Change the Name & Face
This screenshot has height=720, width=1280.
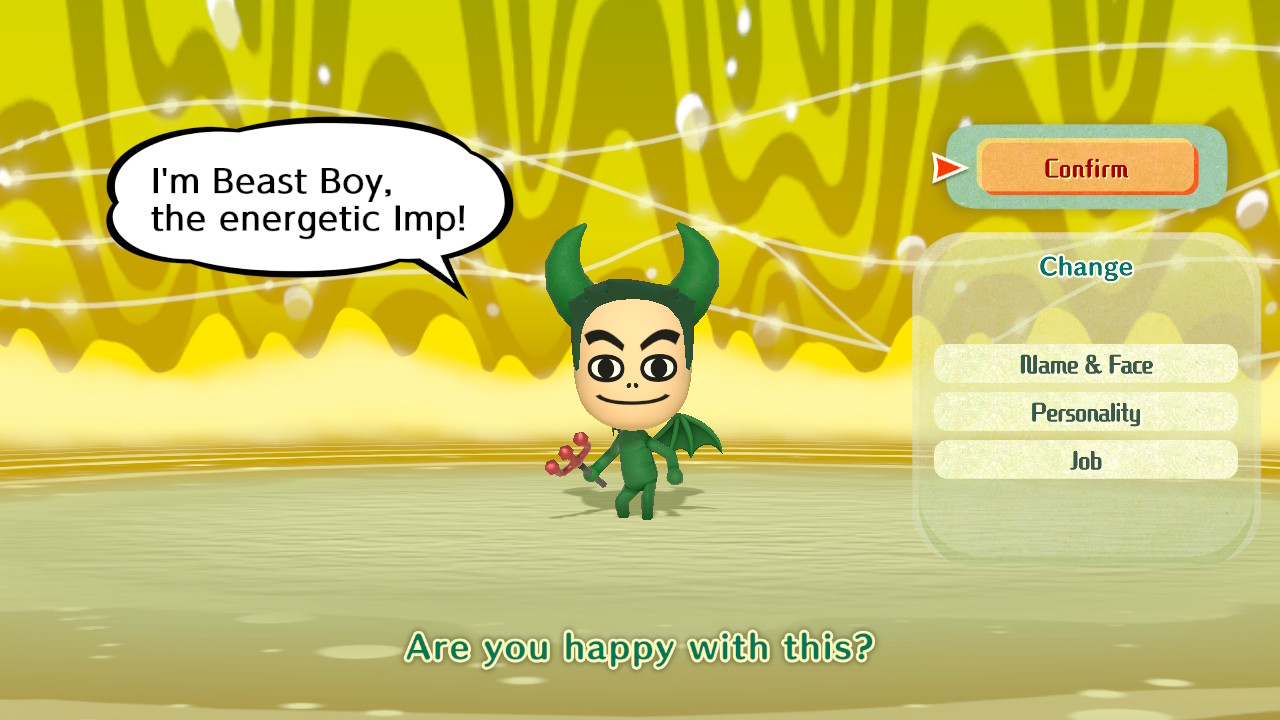[1086, 364]
